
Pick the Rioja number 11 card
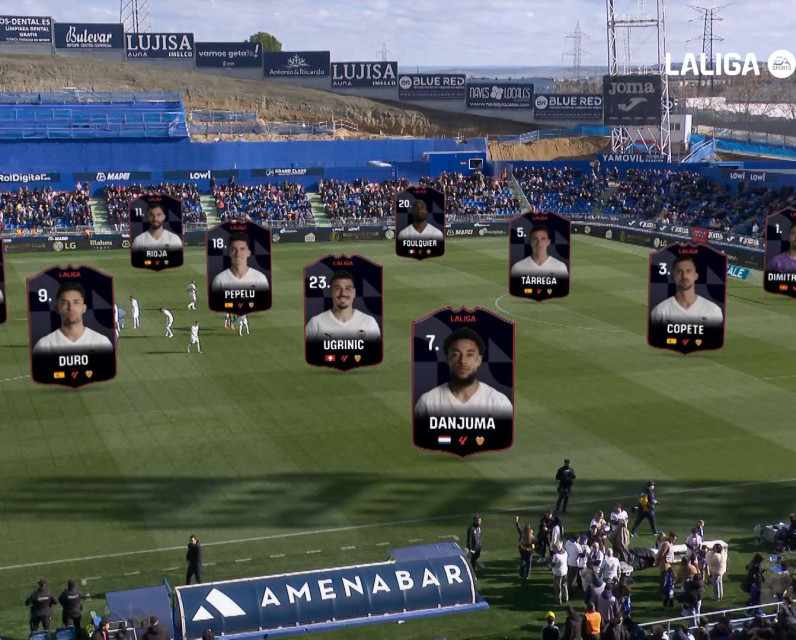156,231
